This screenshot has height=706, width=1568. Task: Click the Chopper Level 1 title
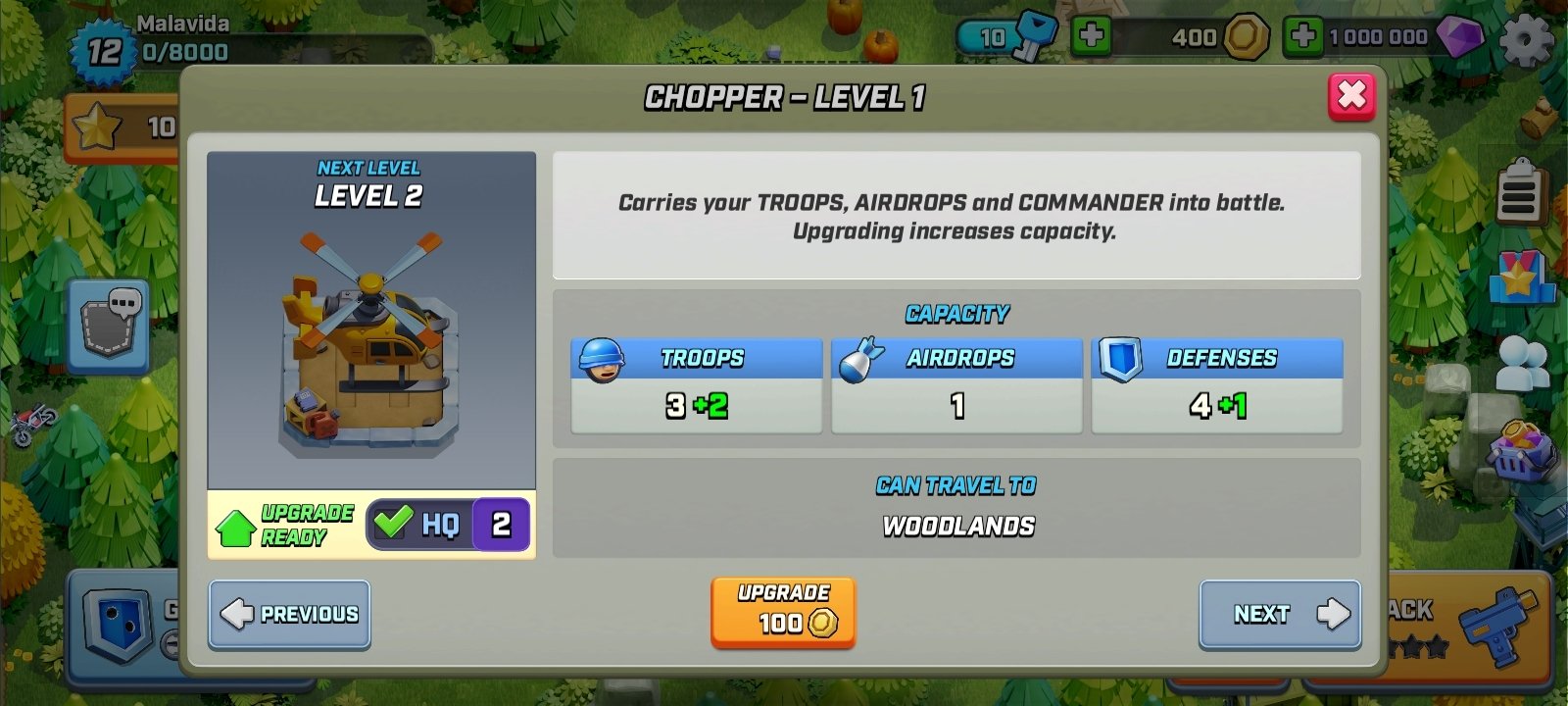pyautogui.click(x=784, y=97)
